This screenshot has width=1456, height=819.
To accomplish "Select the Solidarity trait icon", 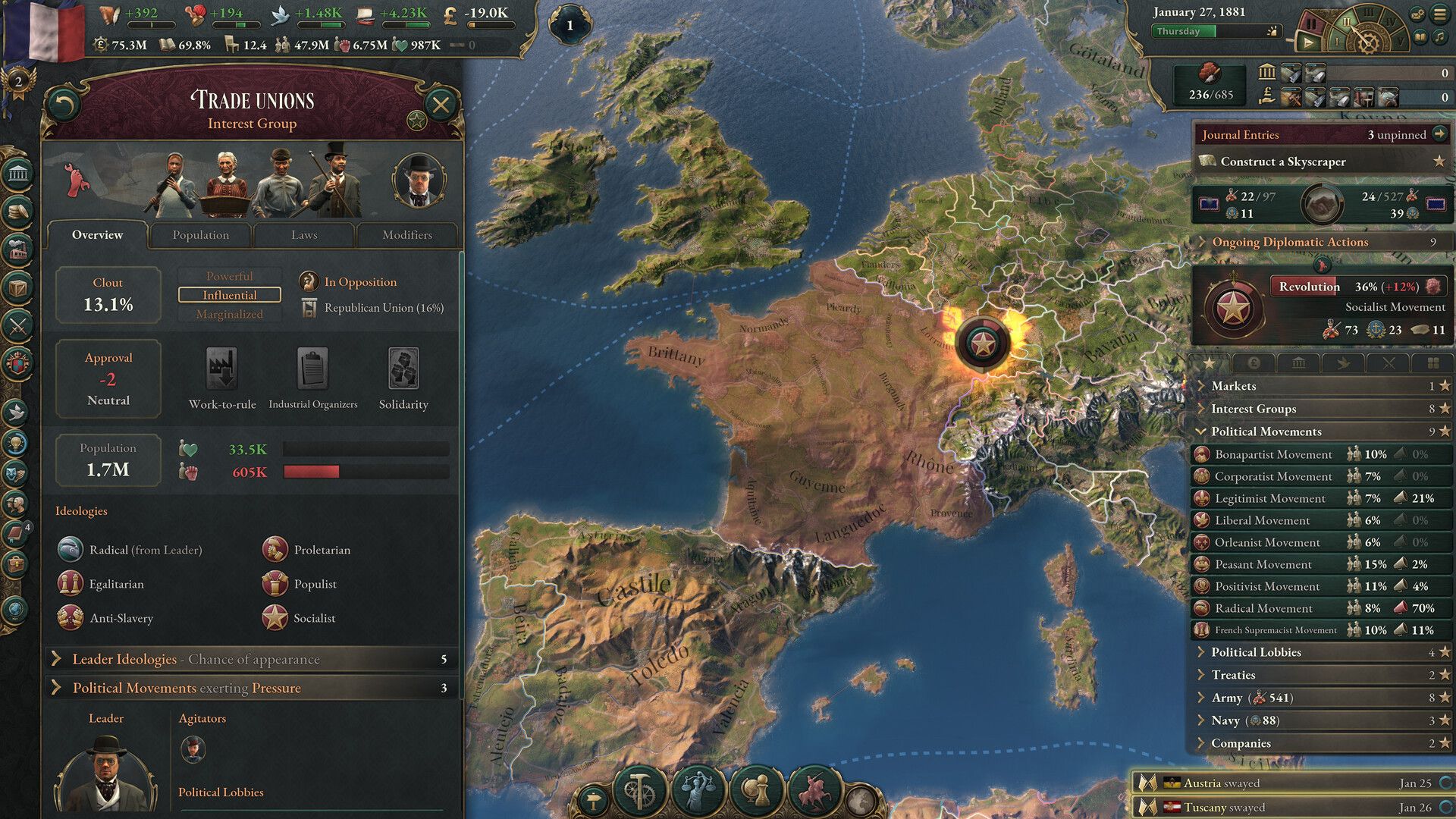I will click(x=403, y=369).
